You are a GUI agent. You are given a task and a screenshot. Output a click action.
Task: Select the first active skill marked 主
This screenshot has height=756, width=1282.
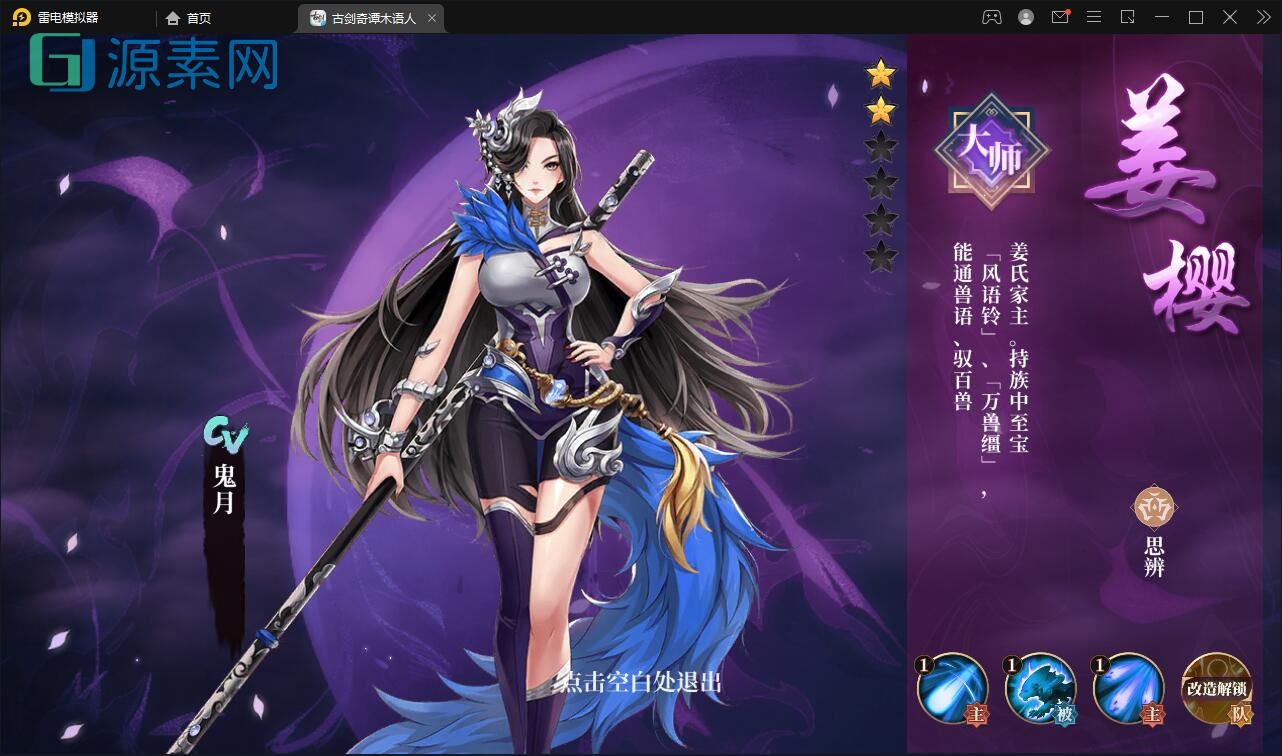coord(951,690)
